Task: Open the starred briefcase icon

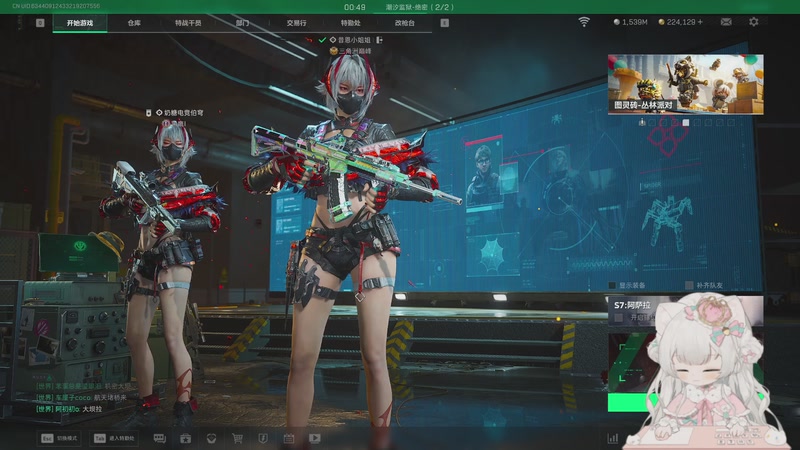Action: (x=185, y=438)
